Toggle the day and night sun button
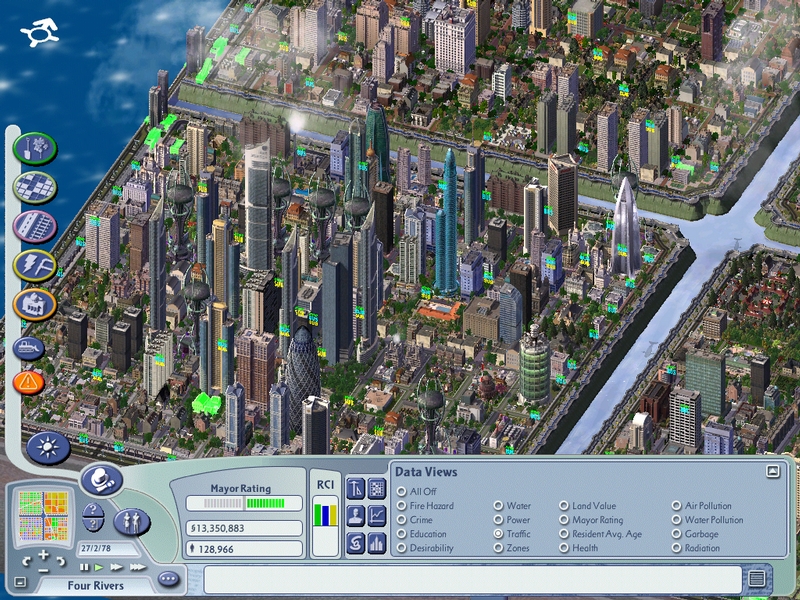 [47, 447]
